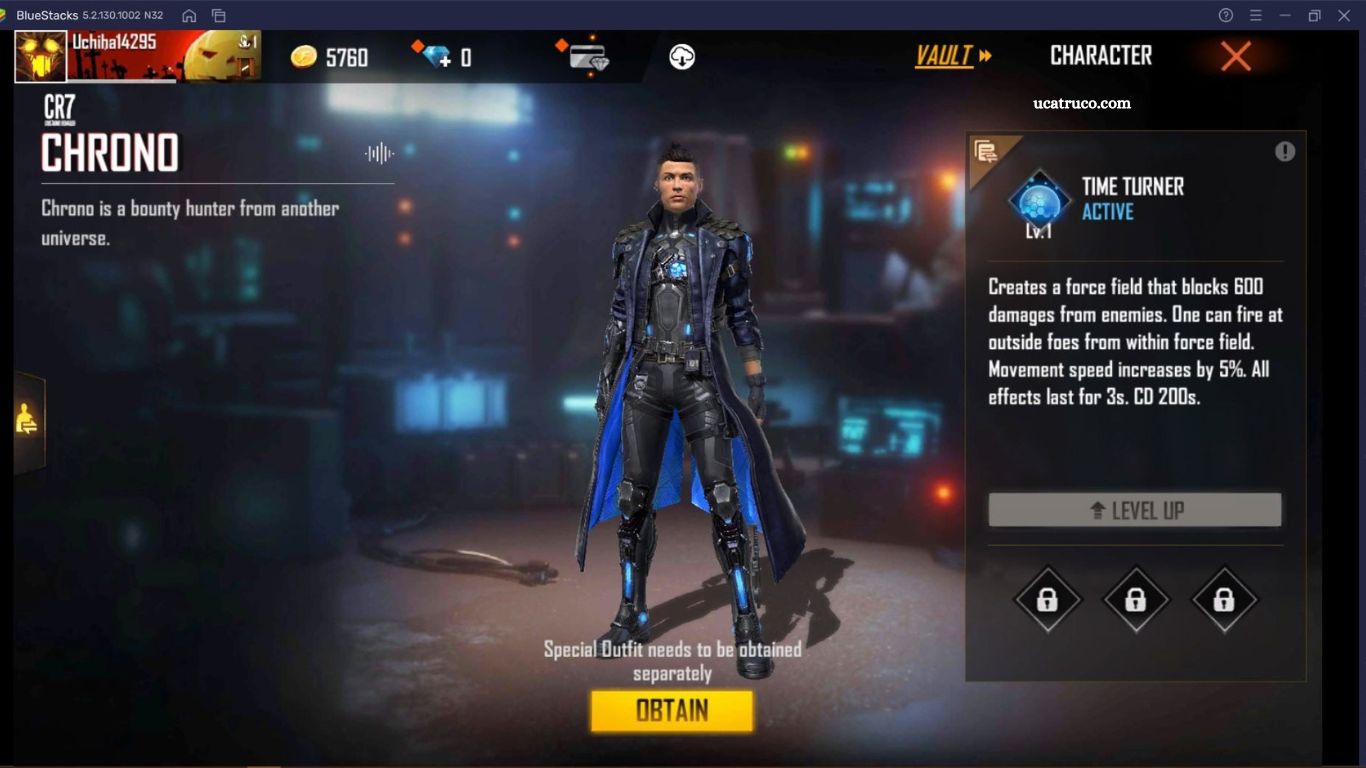
Task: Close the character screen with orange X
Action: (x=1236, y=57)
